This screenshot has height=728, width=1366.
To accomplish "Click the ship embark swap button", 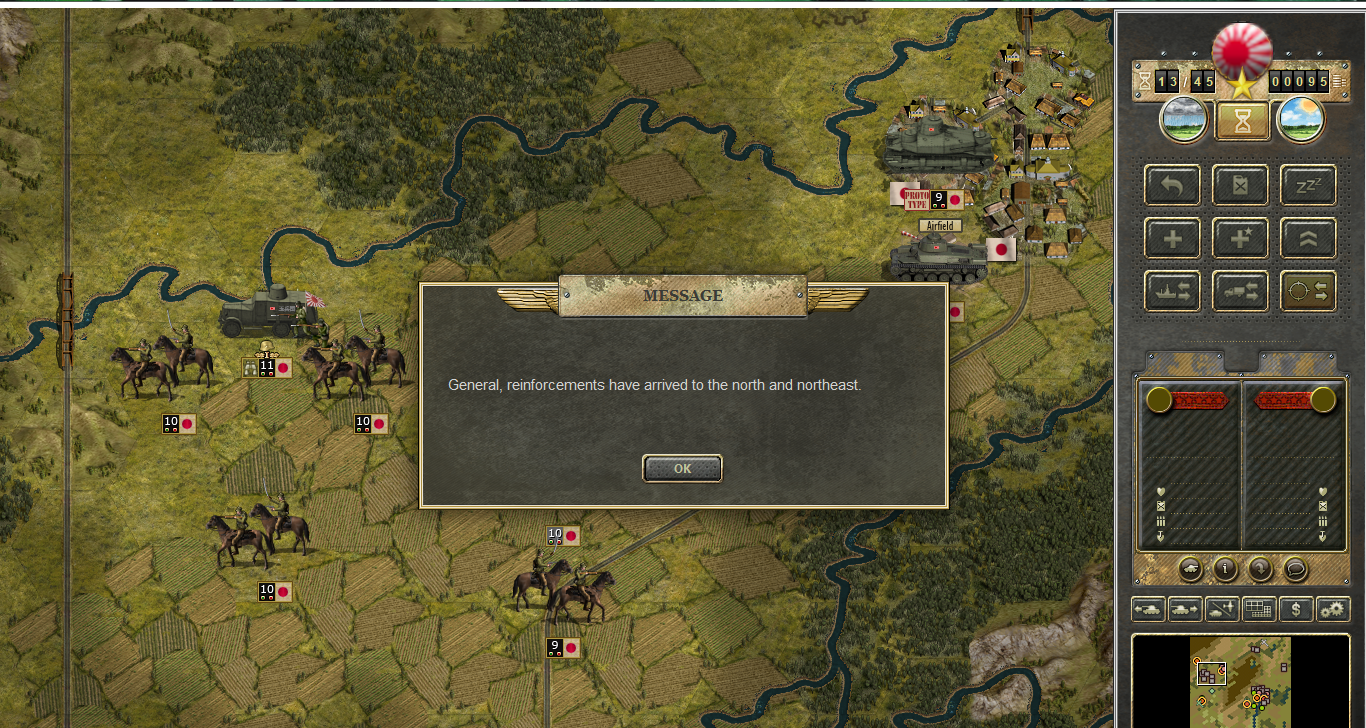I will pyautogui.click(x=1172, y=291).
